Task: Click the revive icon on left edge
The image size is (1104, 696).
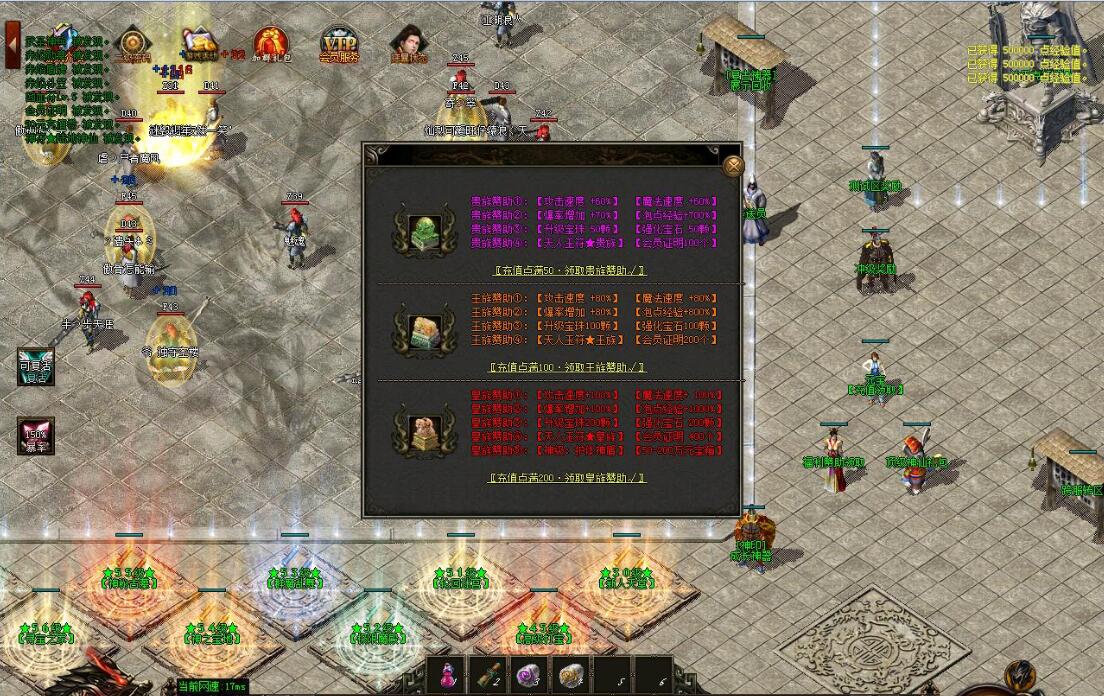Action: pyautogui.click(x=35, y=367)
